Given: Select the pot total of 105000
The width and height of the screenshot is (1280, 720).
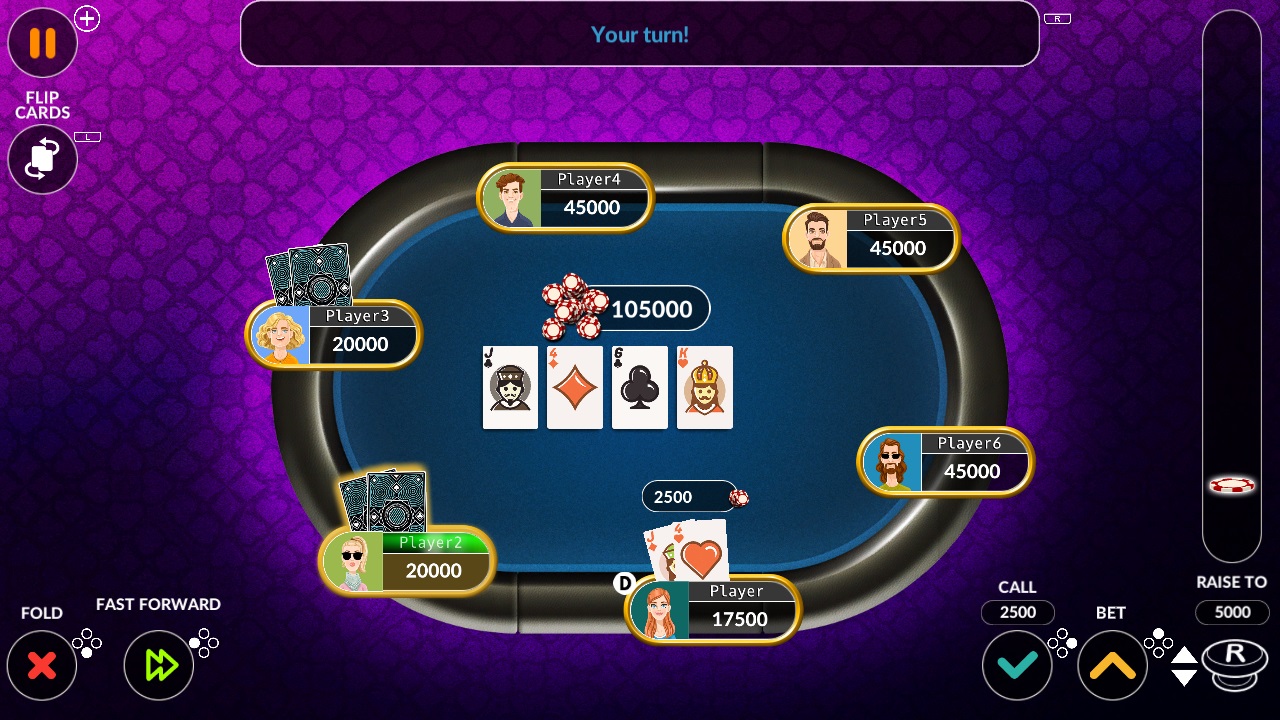Looking at the screenshot, I should (x=652, y=309).
